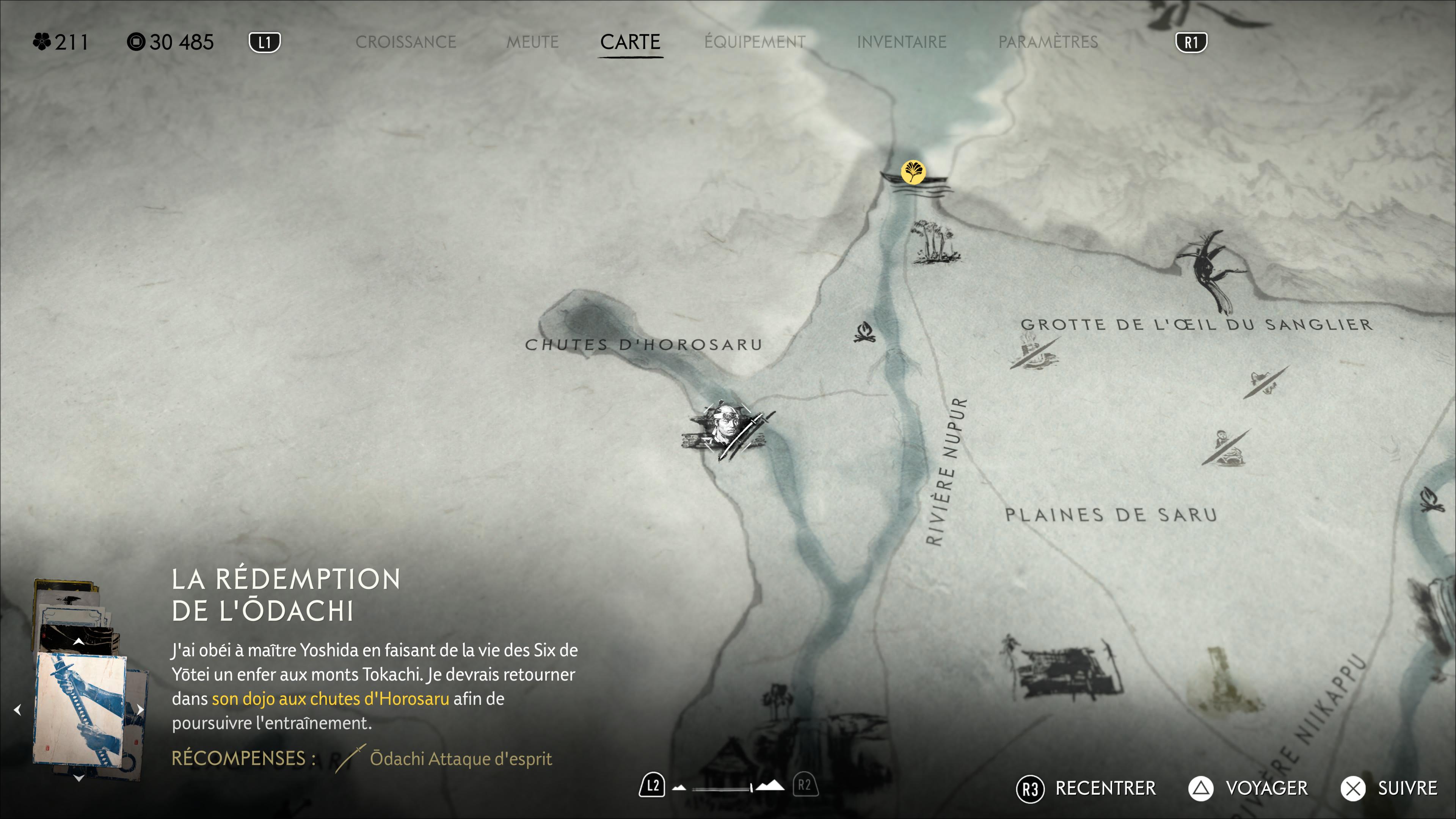Select the Carte tab
Viewport: 1456px width, 819px height.
630,42
